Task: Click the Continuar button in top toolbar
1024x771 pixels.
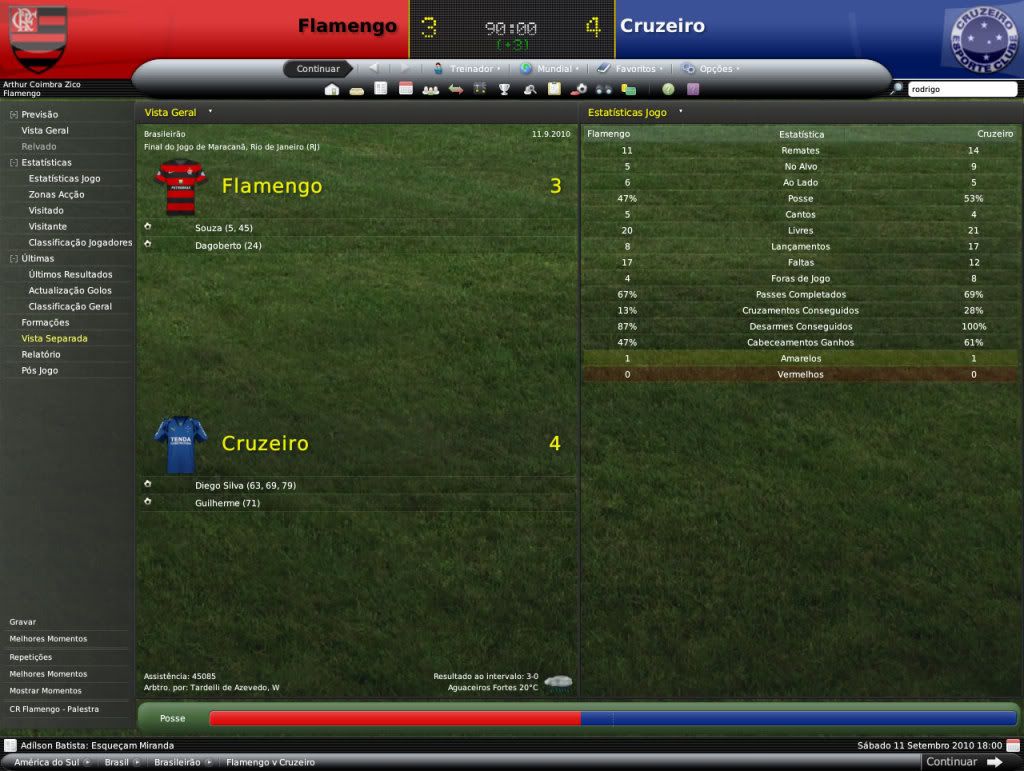Action: [318, 69]
